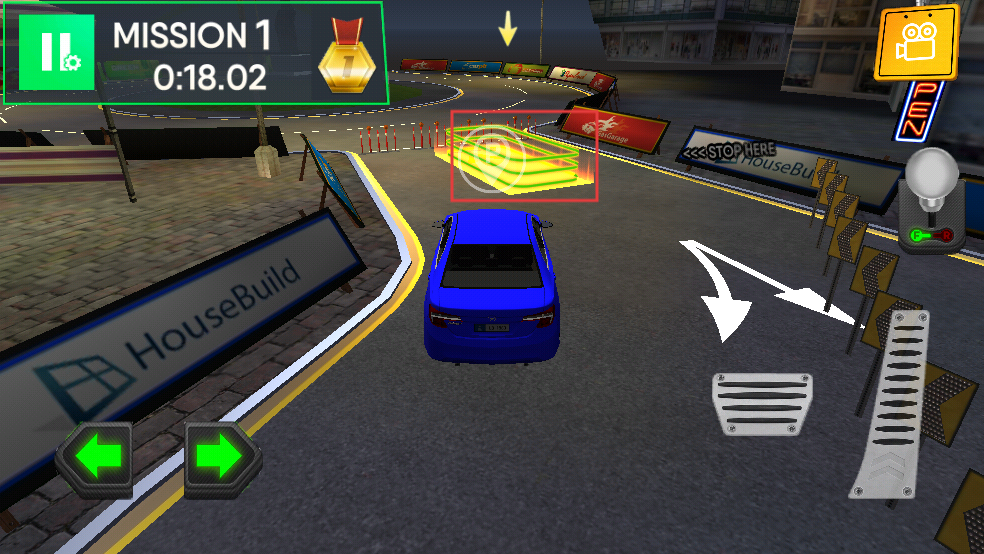Screen dimensions: 984x554
Task: Tap the brake pedal
Action: [x=761, y=403]
